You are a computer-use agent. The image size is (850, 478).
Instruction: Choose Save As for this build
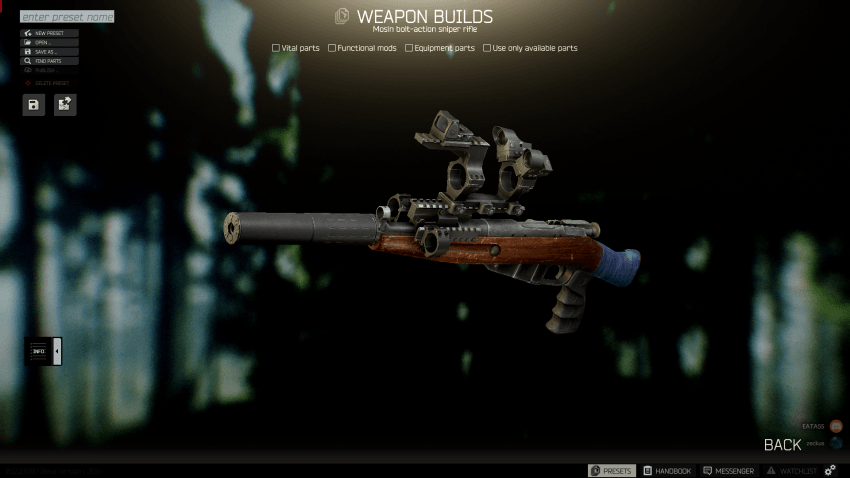pos(50,52)
